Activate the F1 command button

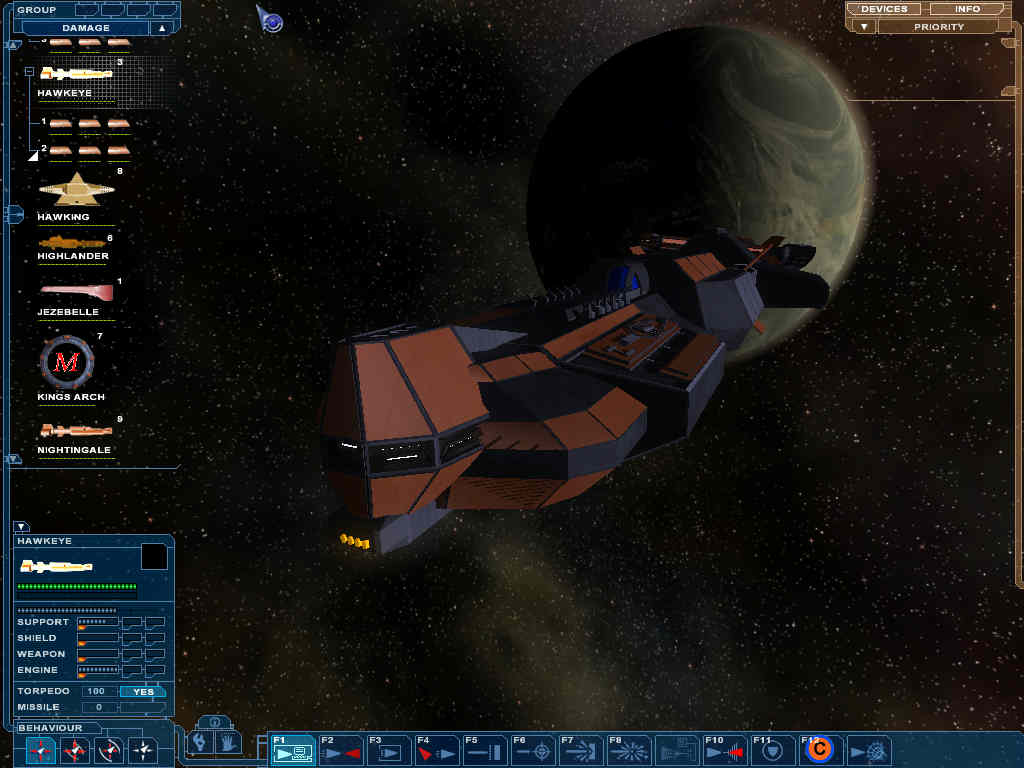click(293, 750)
